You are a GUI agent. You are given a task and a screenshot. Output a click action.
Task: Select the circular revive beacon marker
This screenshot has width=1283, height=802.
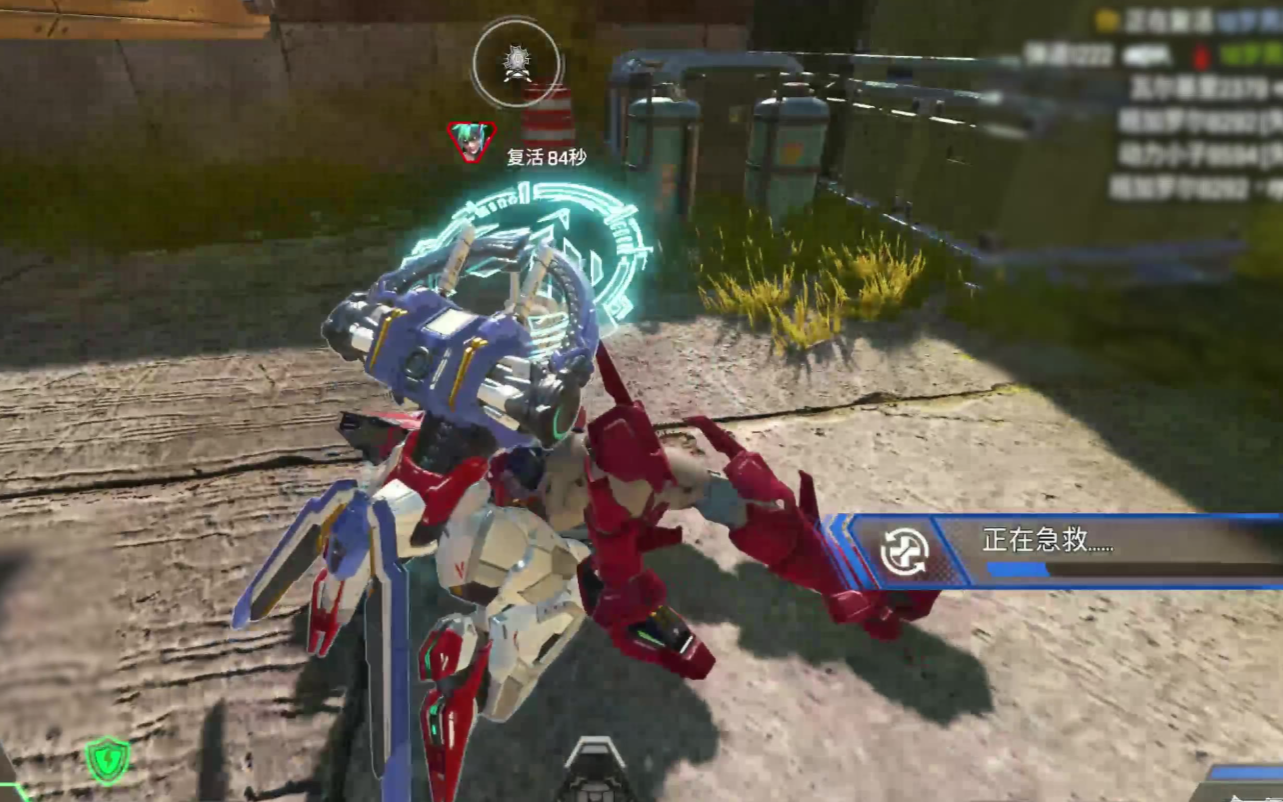tap(516, 62)
